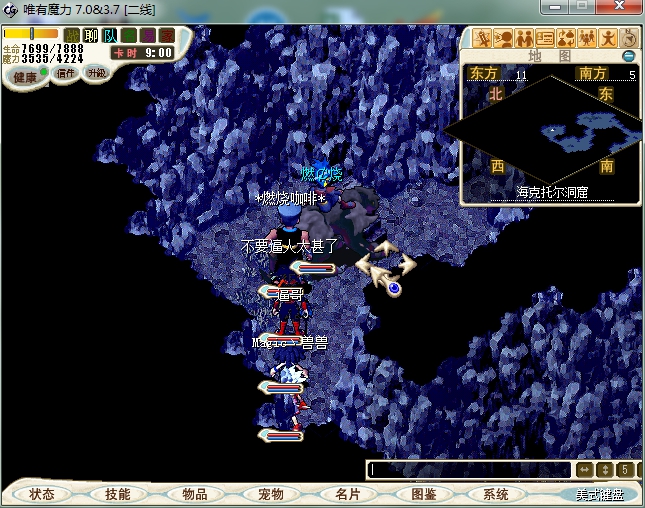Open the 宠物 pets menu
The height and width of the screenshot is (508, 645).
point(270,494)
